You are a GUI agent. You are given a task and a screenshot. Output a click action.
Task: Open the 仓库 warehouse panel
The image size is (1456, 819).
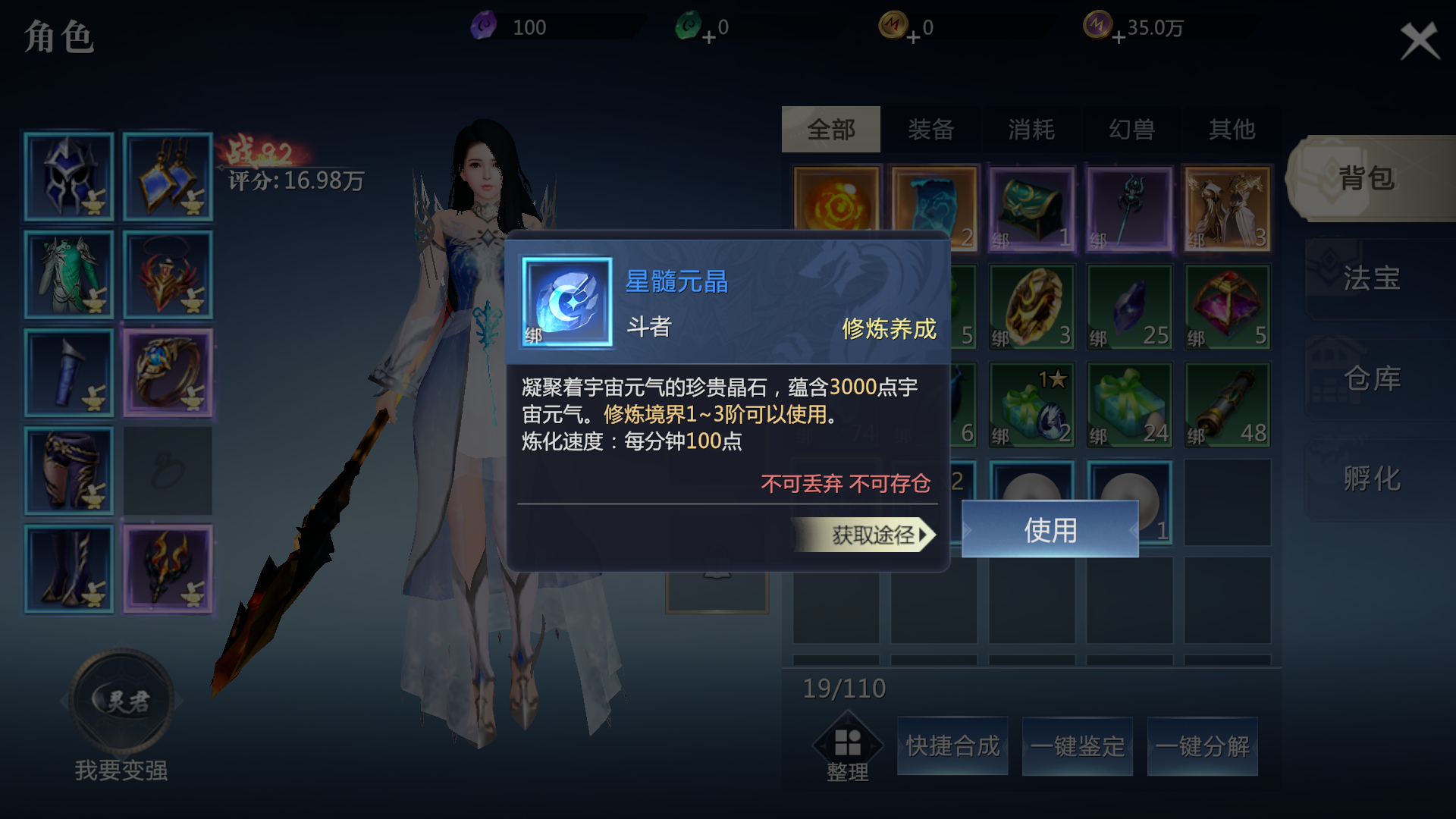pyautogui.click(x=1371, y=378)
